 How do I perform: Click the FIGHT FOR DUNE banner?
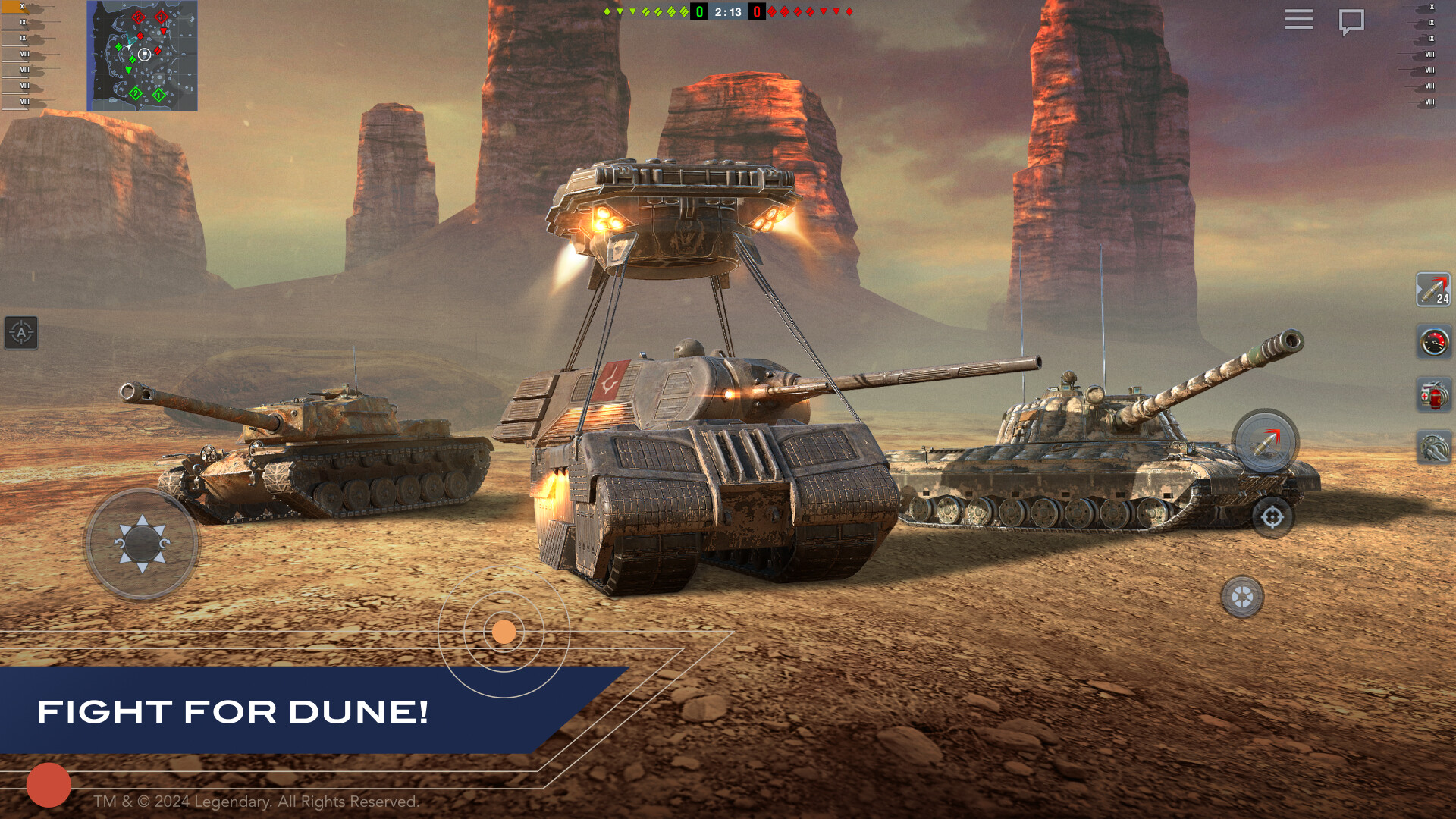pyautogui.click(x=235, y=713)
